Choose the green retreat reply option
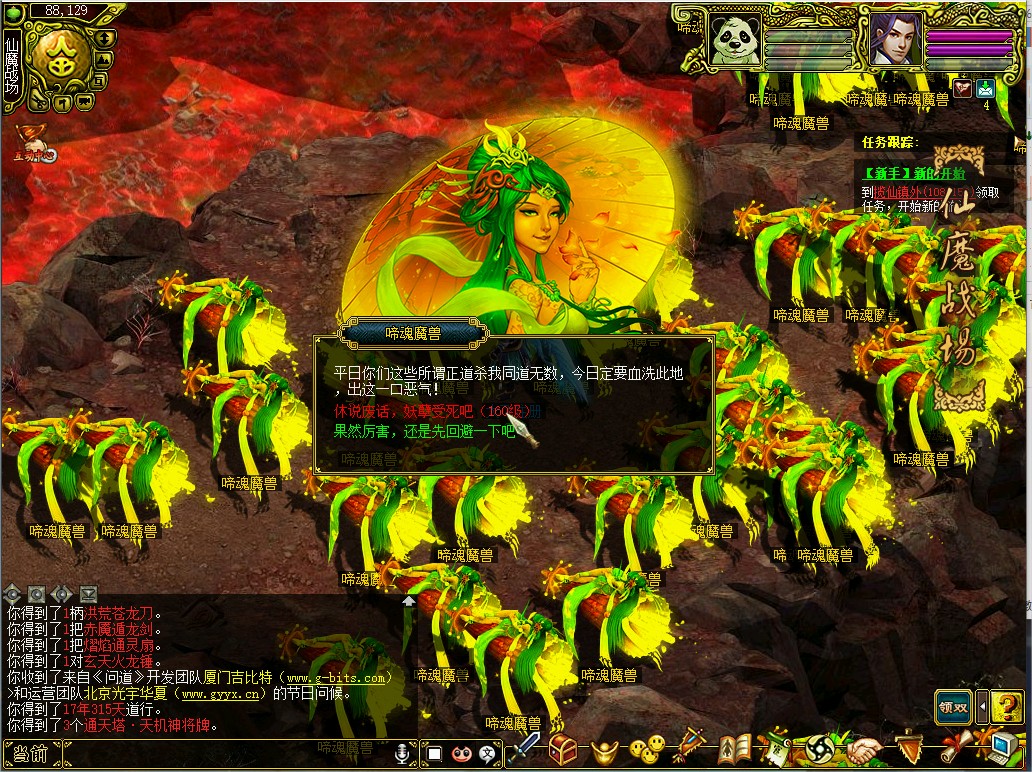Image resolution: width=1032 pixels, height=772 pixels. point(424,432)
